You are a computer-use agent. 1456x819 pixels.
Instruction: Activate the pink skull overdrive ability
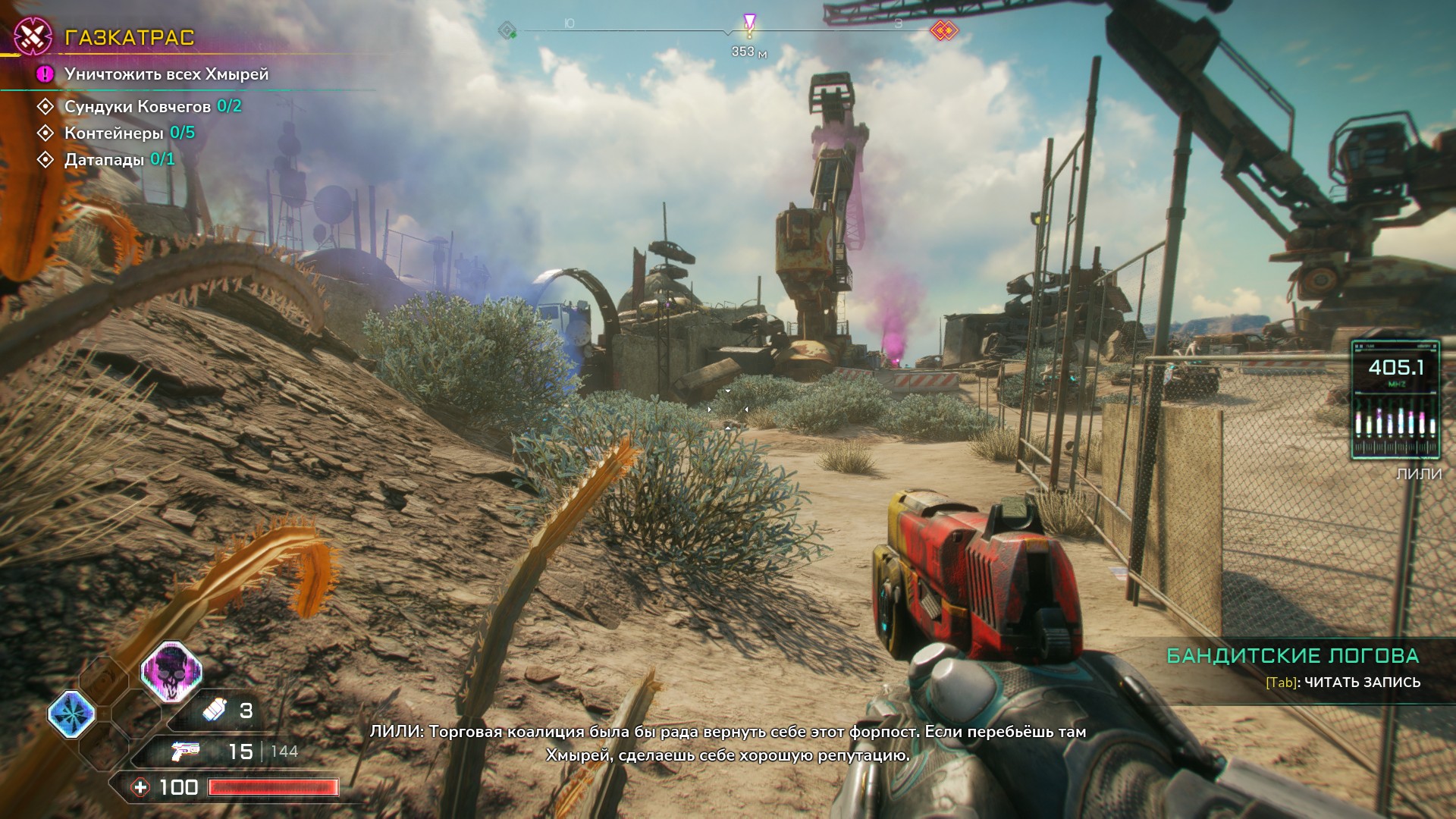click(x=171, y=671)
